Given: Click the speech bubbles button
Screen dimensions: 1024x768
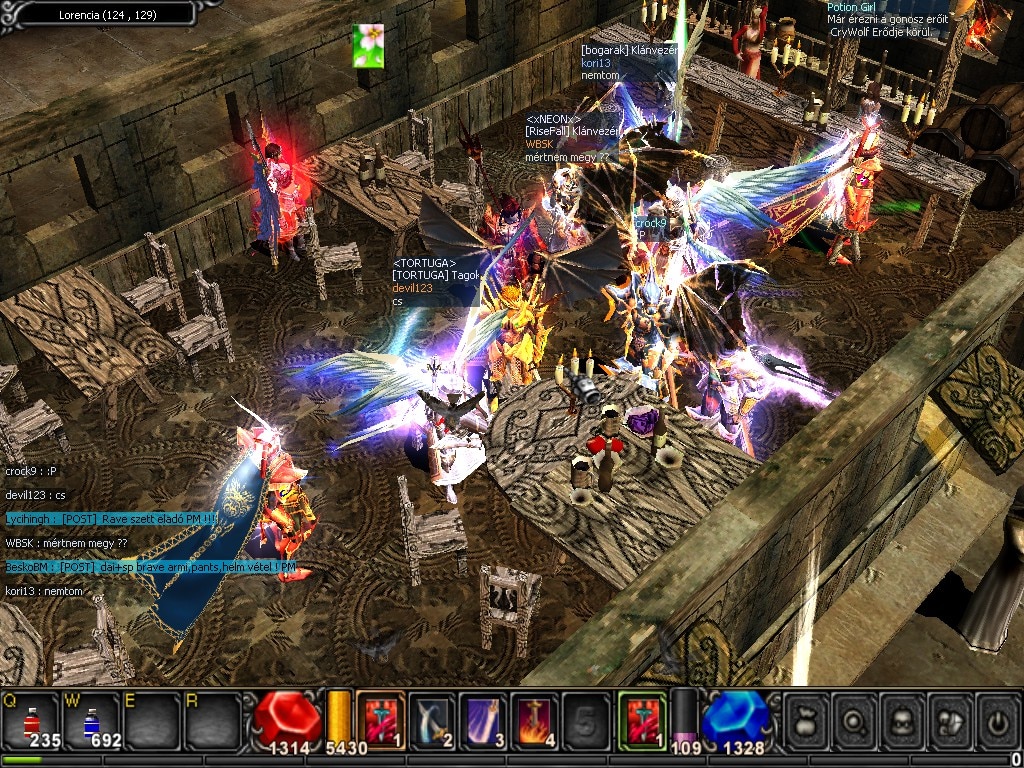Looking at the screenshot, I should coord(950,718).
